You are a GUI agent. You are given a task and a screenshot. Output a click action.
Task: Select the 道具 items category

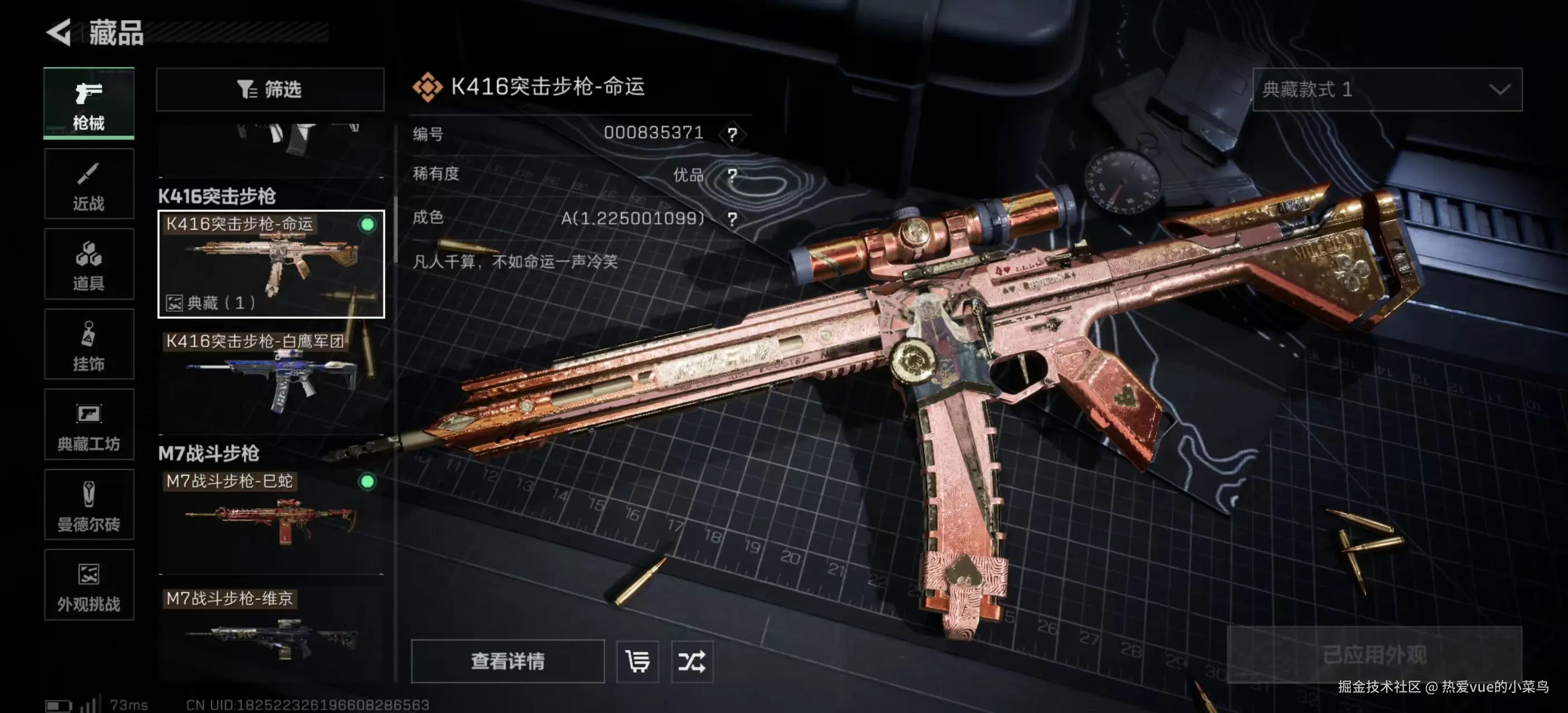pos(89,264)
